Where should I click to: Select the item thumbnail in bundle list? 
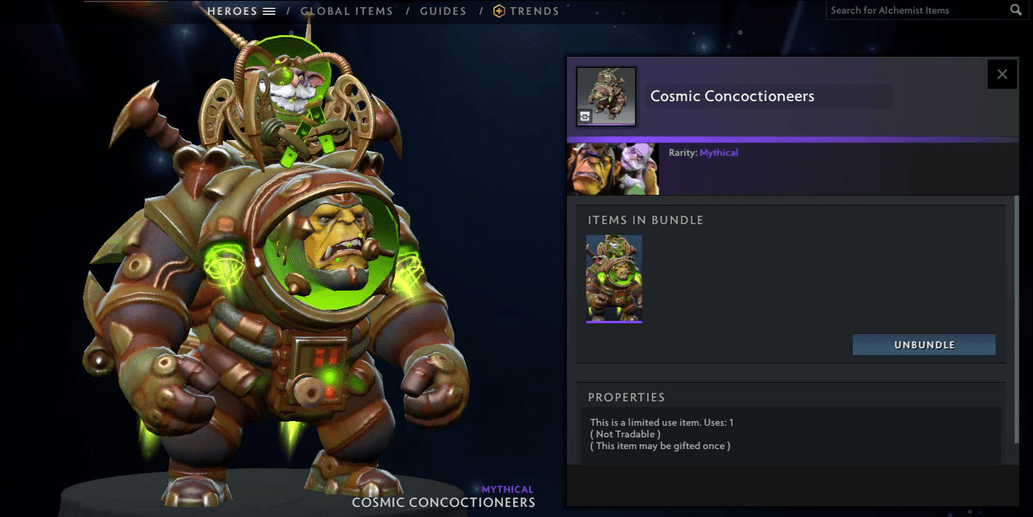click(x=614, y=278)
